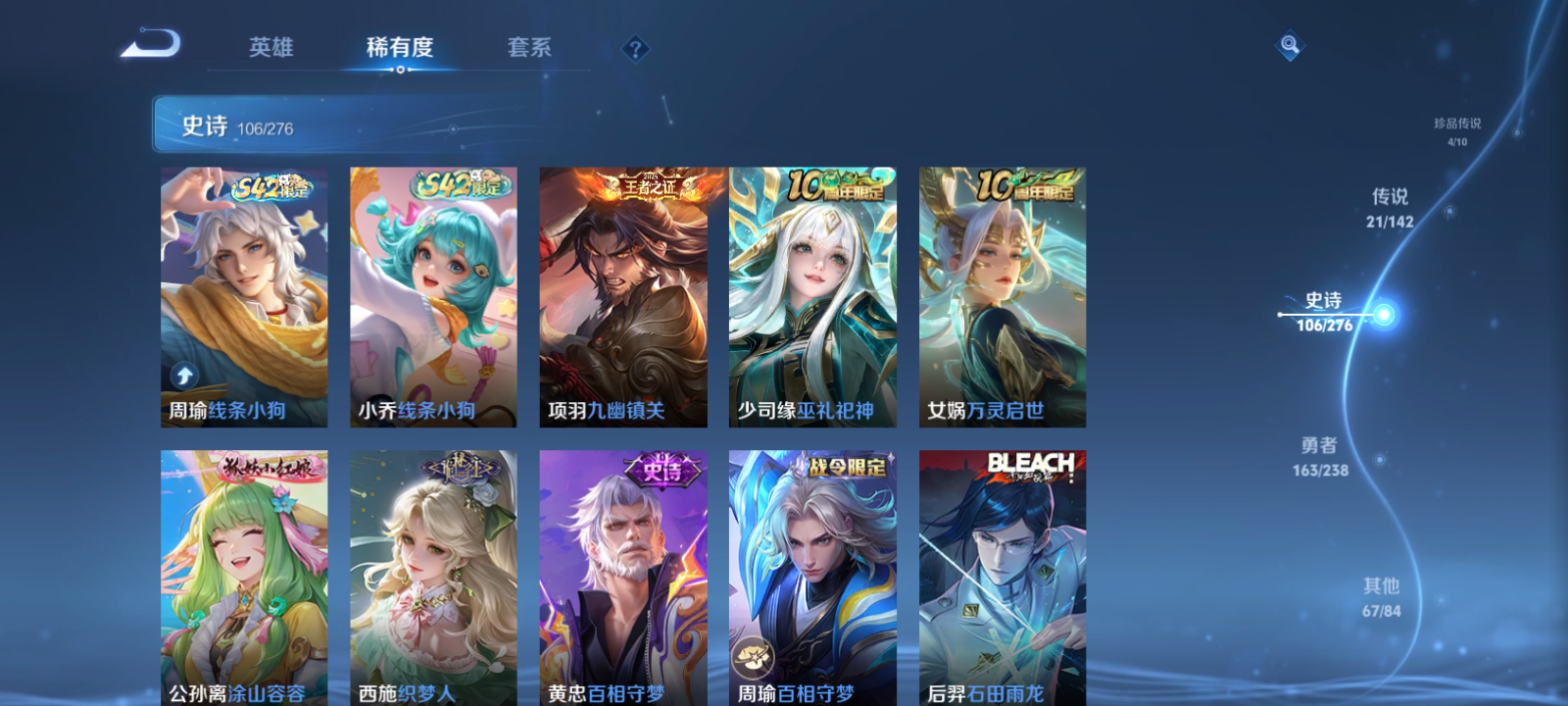Open the 黄忠百相守梦 skin card
This screenshot has width=1568, height=706.
[621, 579]
